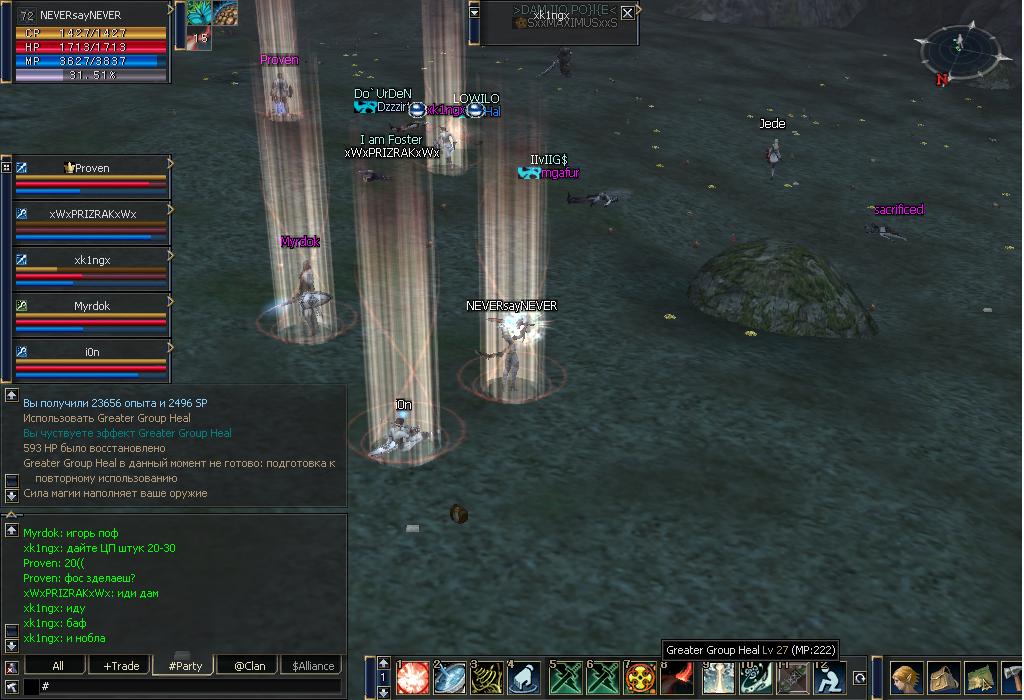Cast Greater Group Heal from hotbar slot 7
The image size is (1024, 700).
click(640, 678)
